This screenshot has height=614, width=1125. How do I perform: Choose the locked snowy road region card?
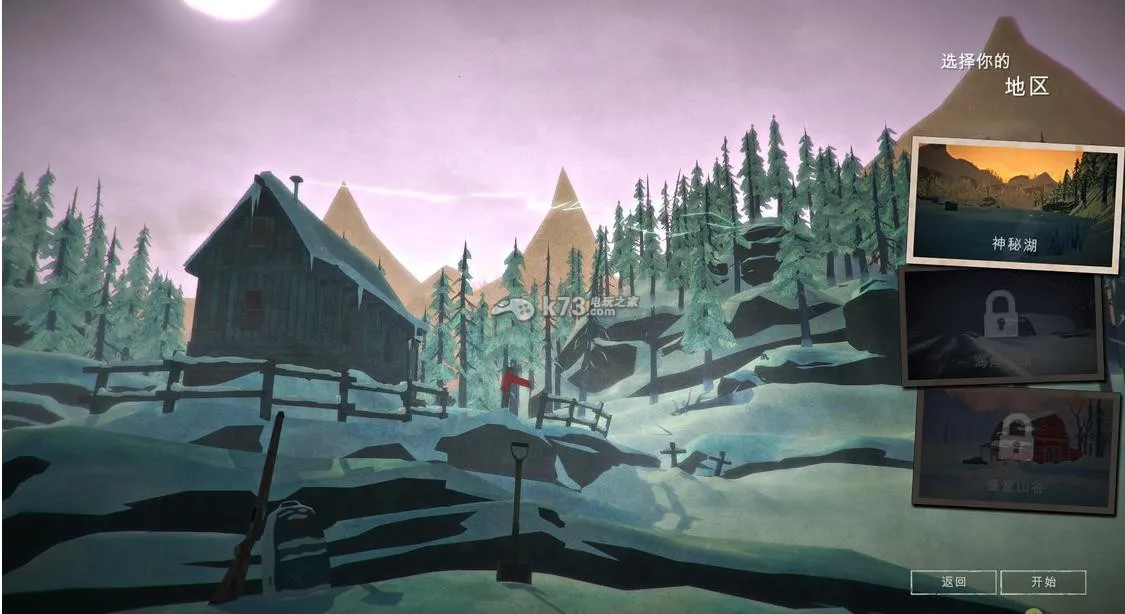(1002, 327)
